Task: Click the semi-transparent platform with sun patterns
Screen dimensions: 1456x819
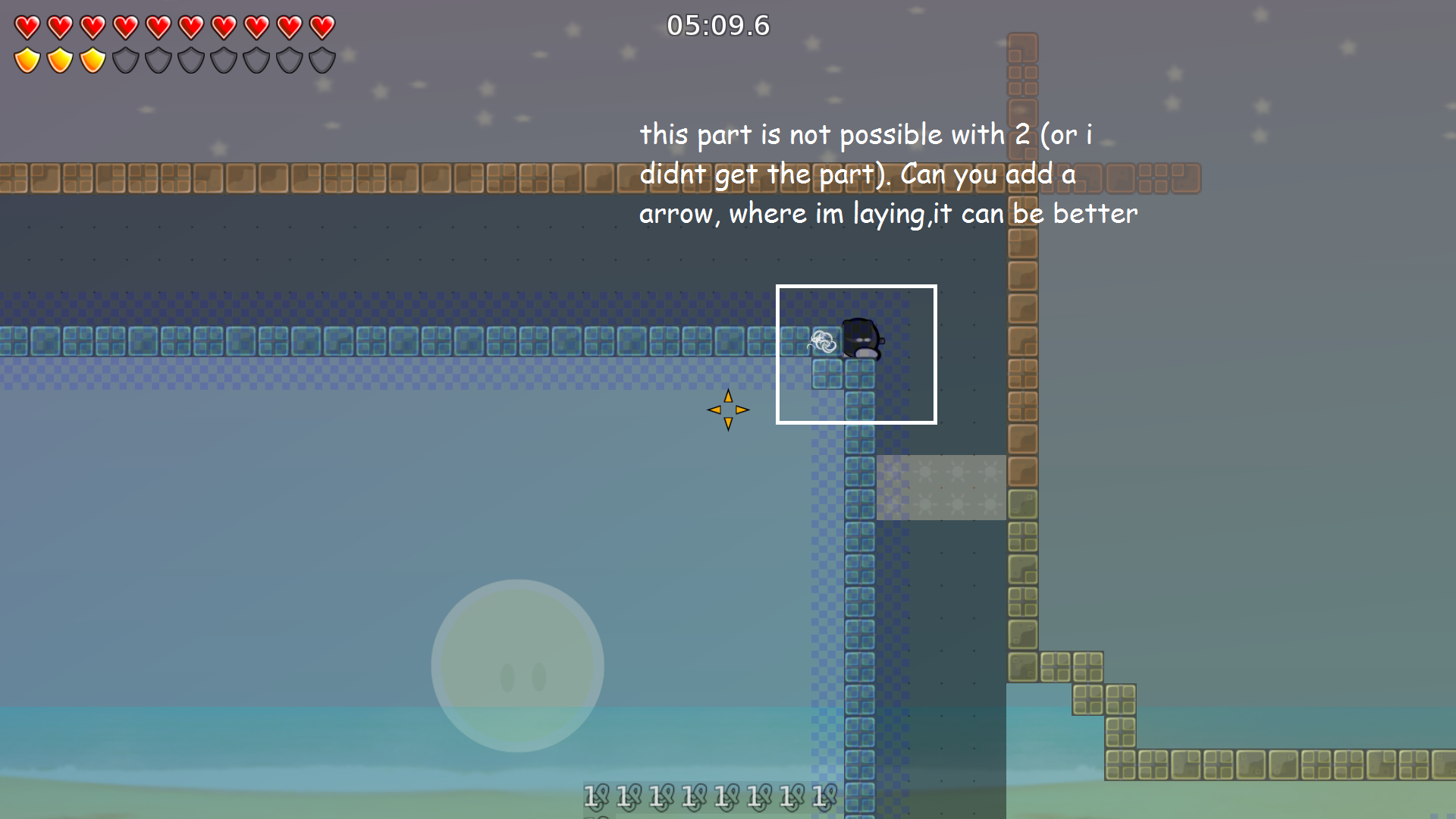Action: [x=940, y=485]
